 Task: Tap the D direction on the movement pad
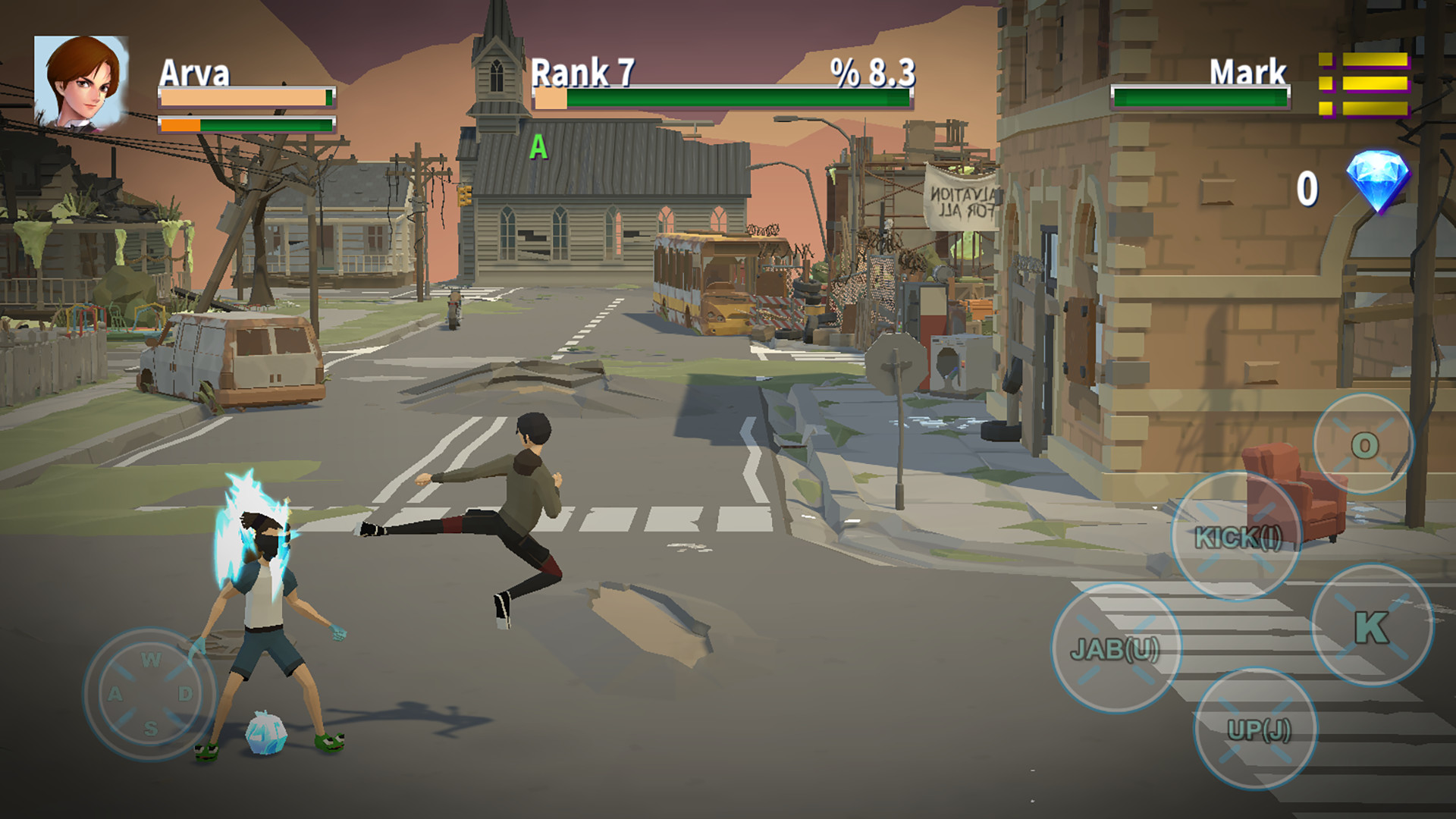click(x=186, y=694)
